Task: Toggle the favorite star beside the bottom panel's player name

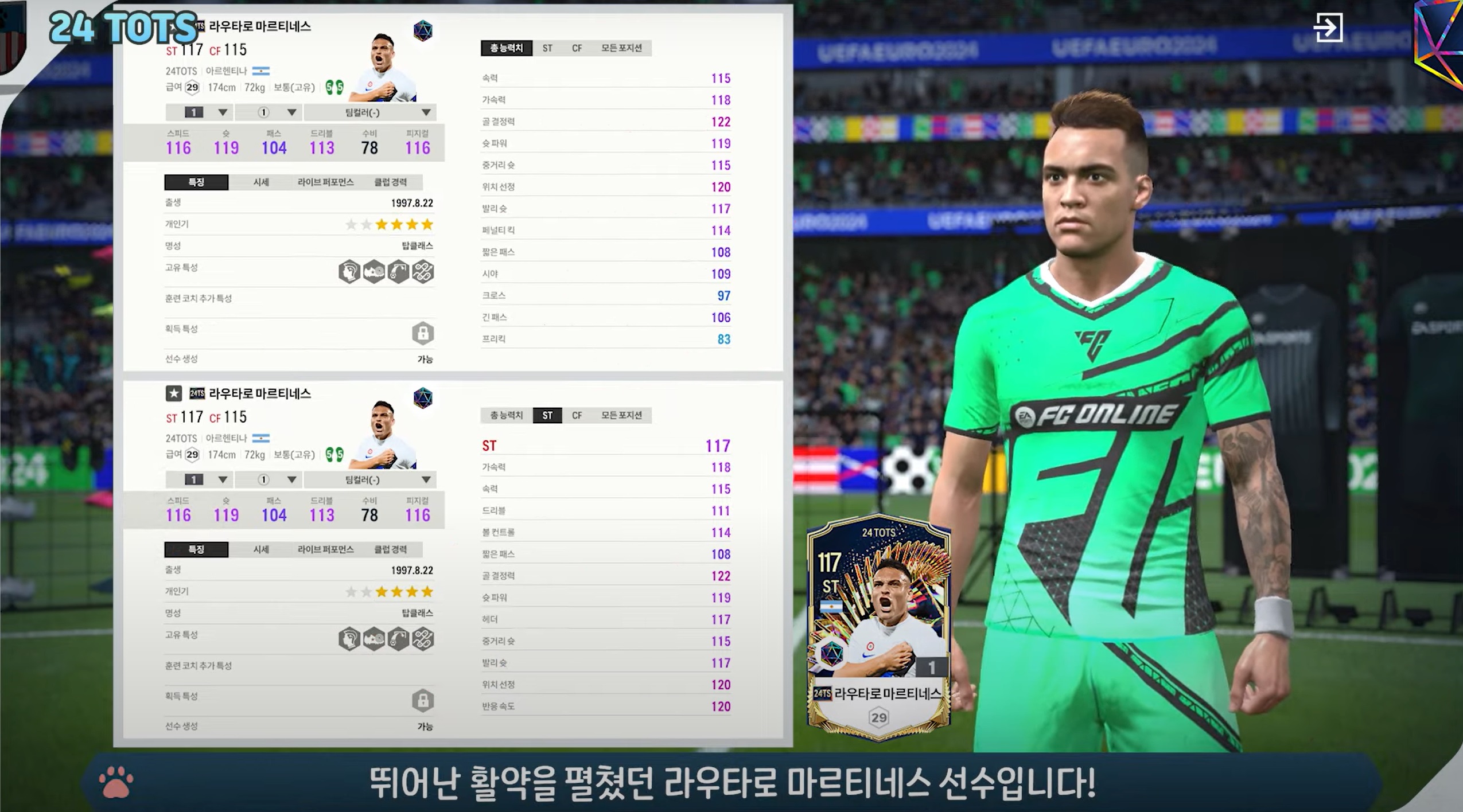Action: point(174,393)
